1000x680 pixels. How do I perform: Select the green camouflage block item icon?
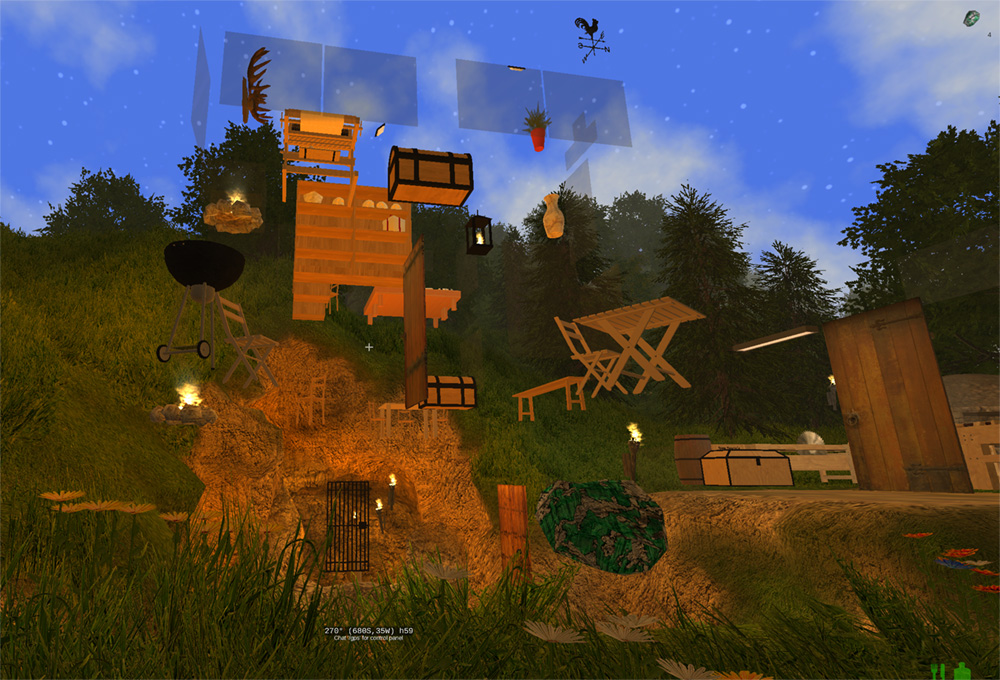coord(971,18)
